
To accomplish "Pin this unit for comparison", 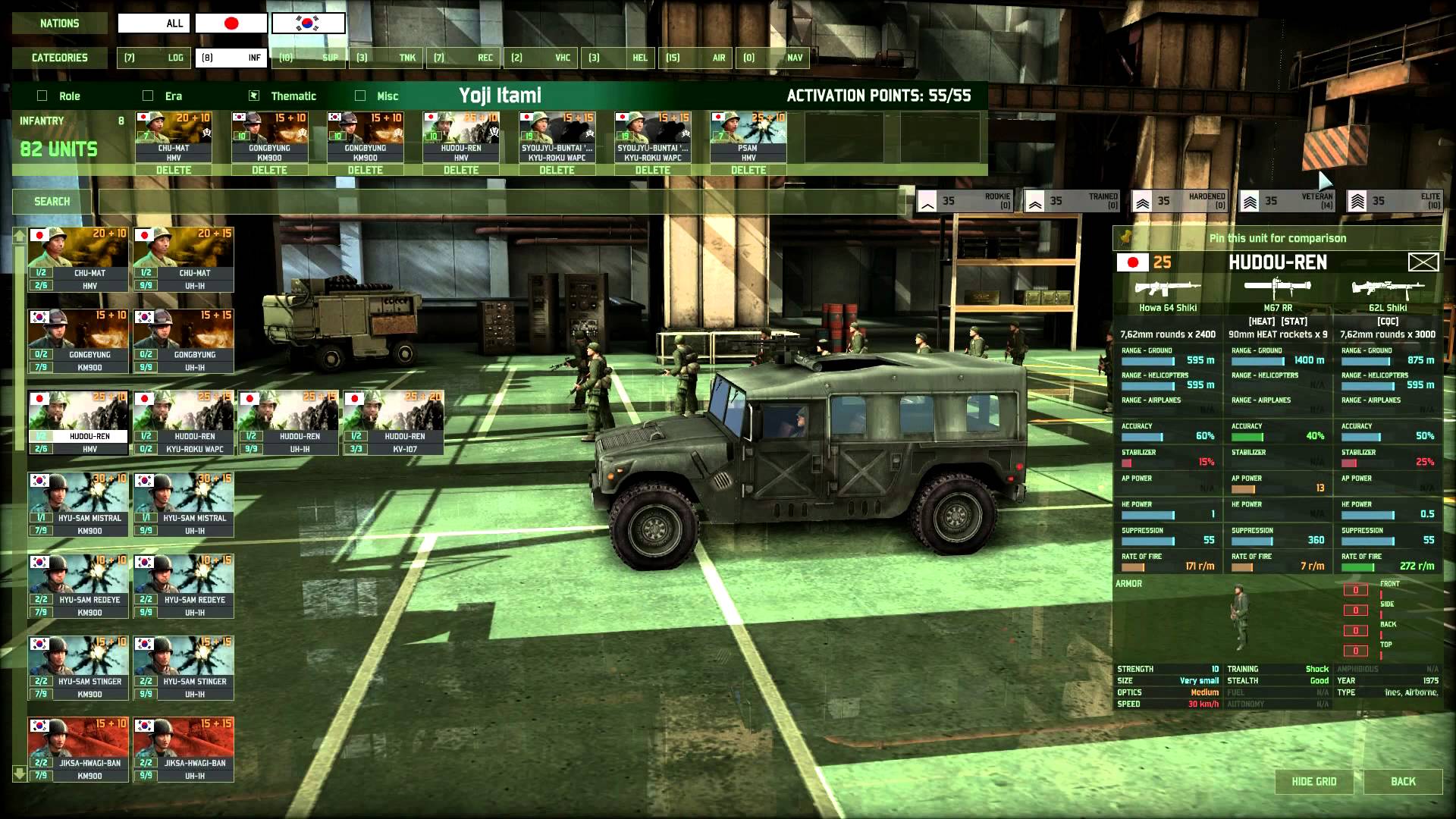I will pos(1277,238).
